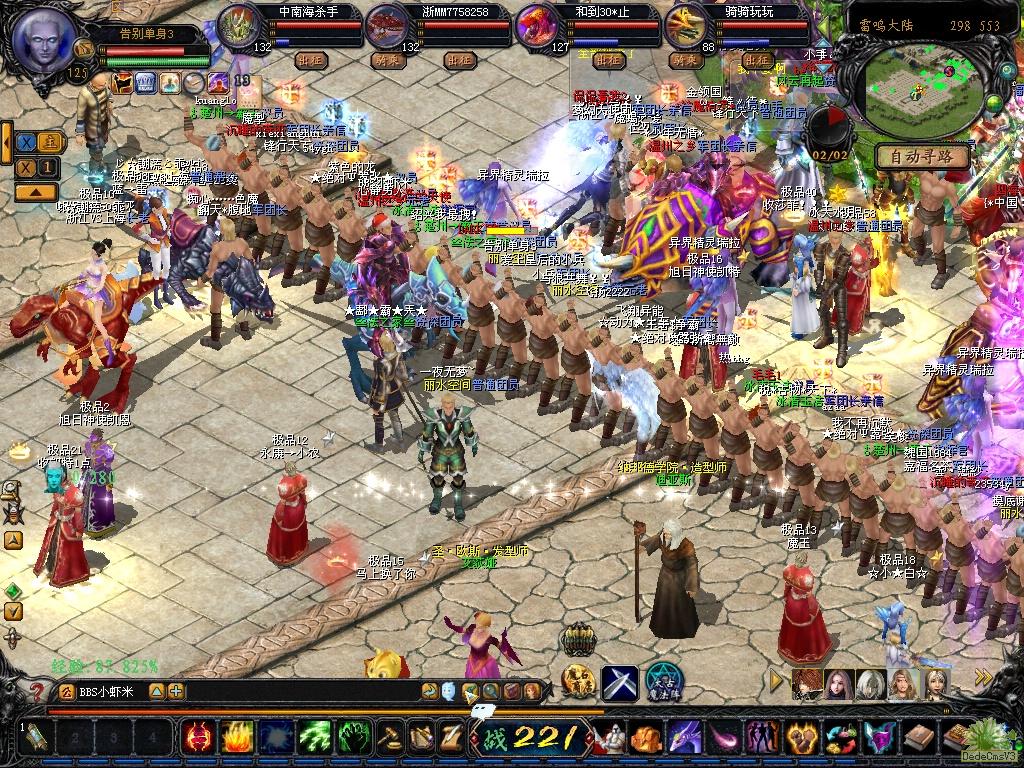
Task: Select the player portrait of 告别单身3
Action: 43,40
